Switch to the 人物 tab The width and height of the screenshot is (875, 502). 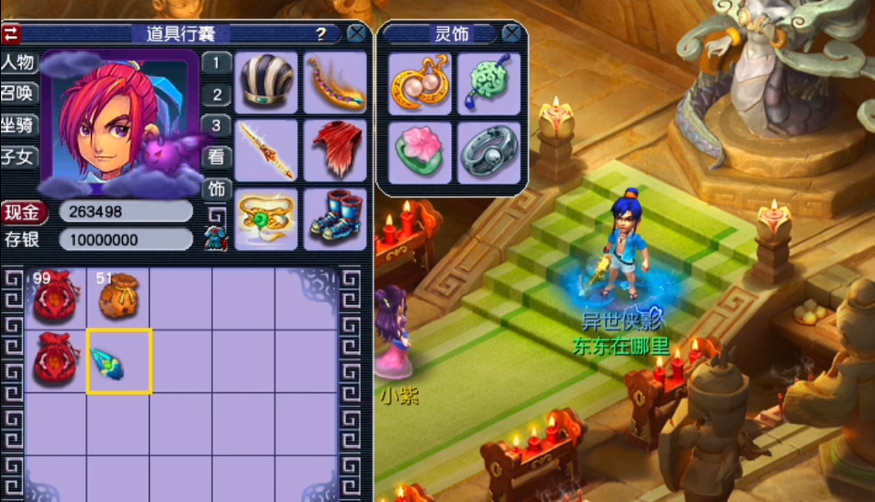18,63
